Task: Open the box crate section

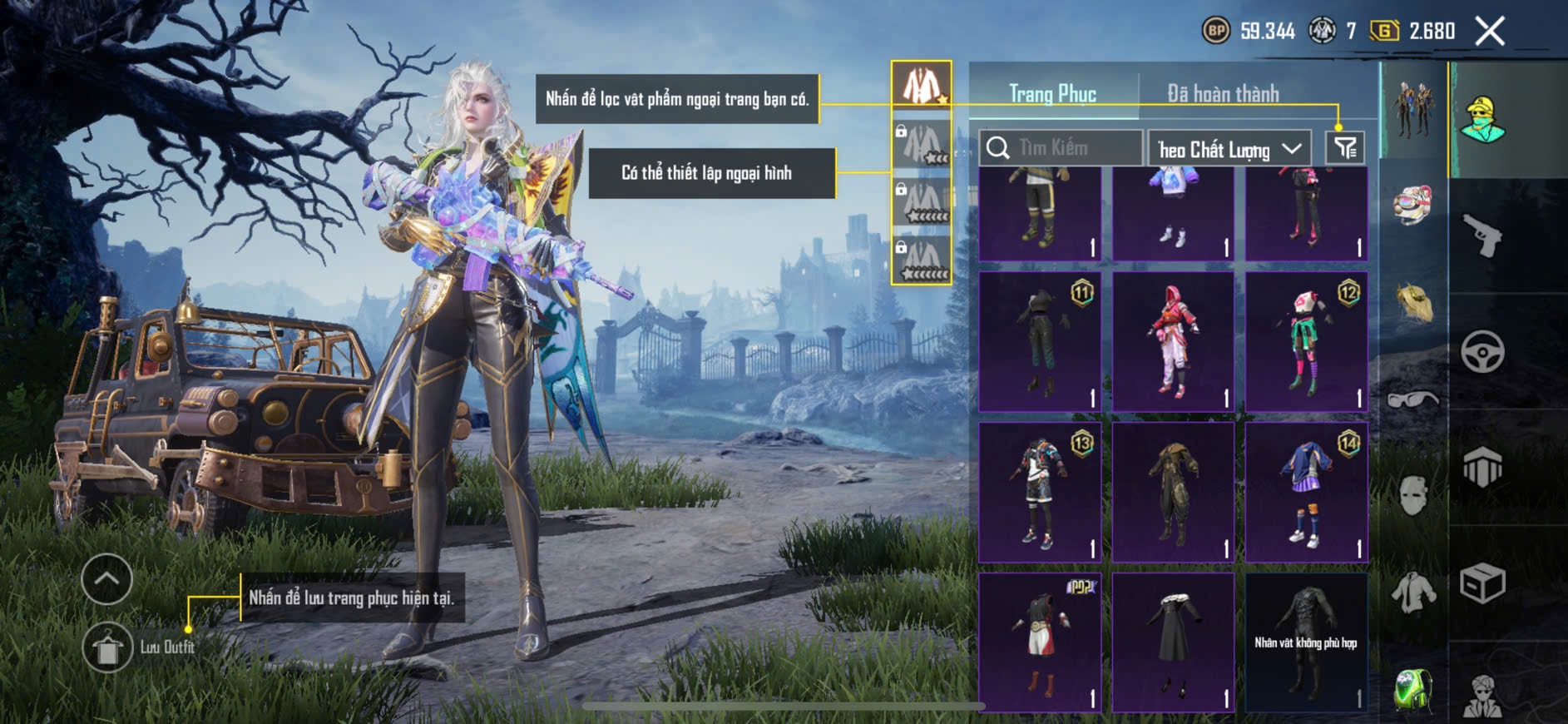Action: point(1483,583)
